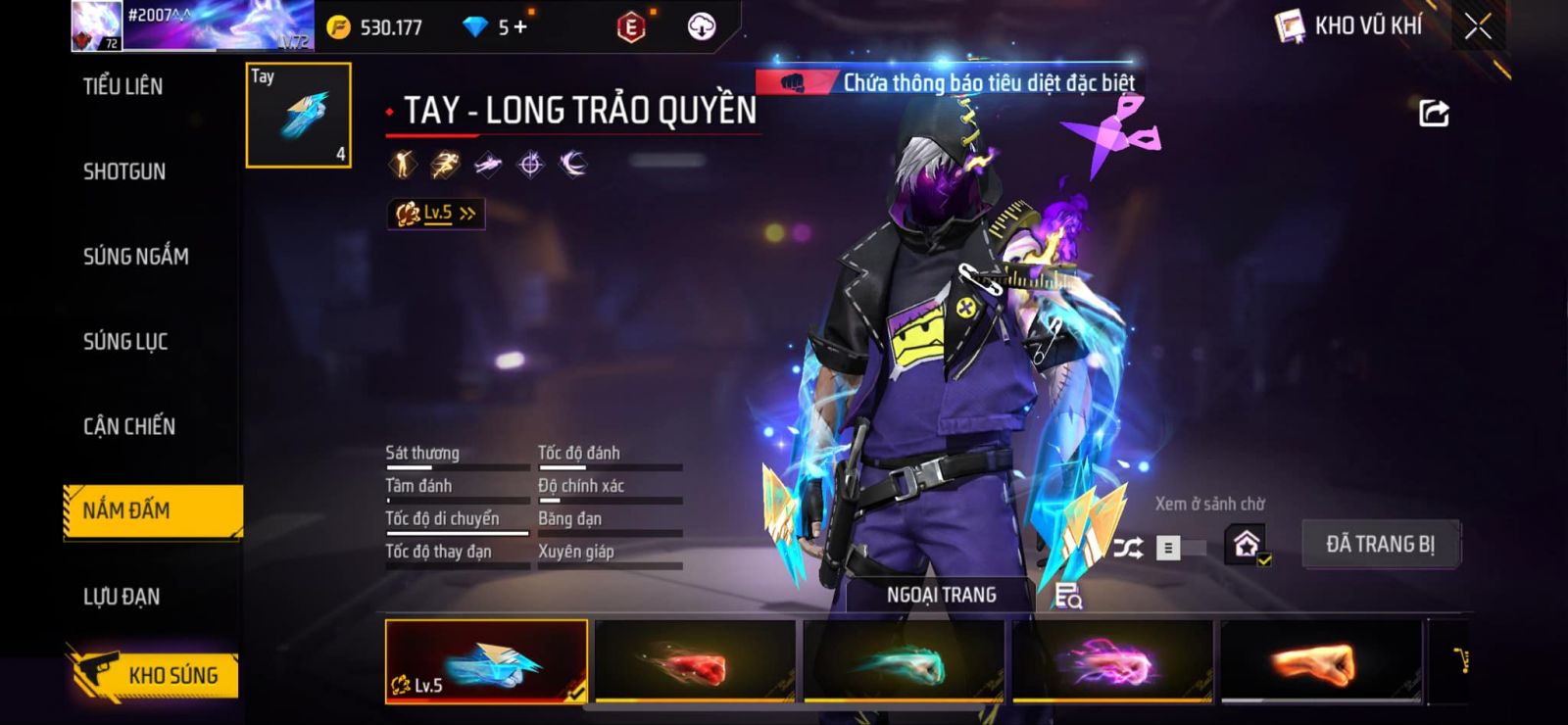Click the Đã Trang Bị equipped button
The height and width of the screenshot is (725, 1568).
coord(1380,545)
